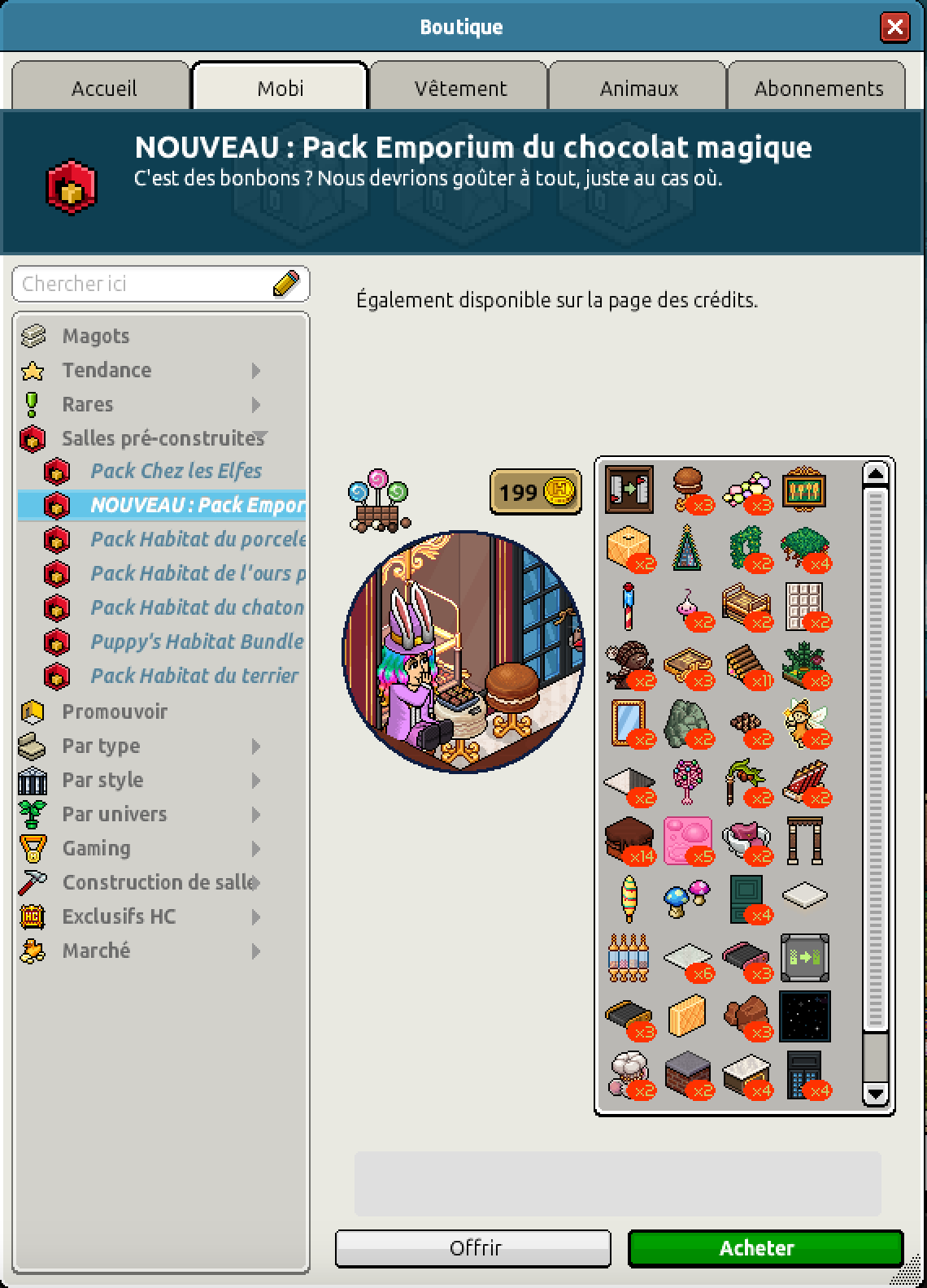The image size is (927, 1288).
Task: Expand the Tendance category
Action: tap(107, 370)
